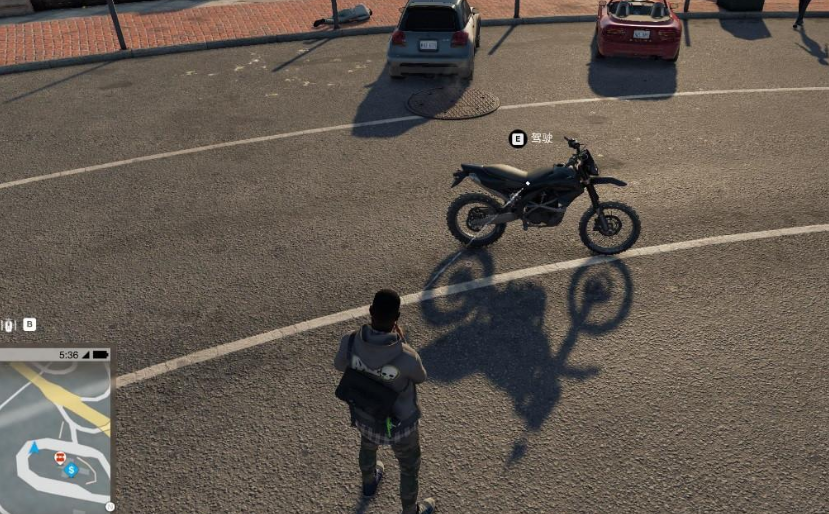Viewport: 829px width, 514px height.
Task: Open the phone minimap
Action: click(x=55, y=432)
